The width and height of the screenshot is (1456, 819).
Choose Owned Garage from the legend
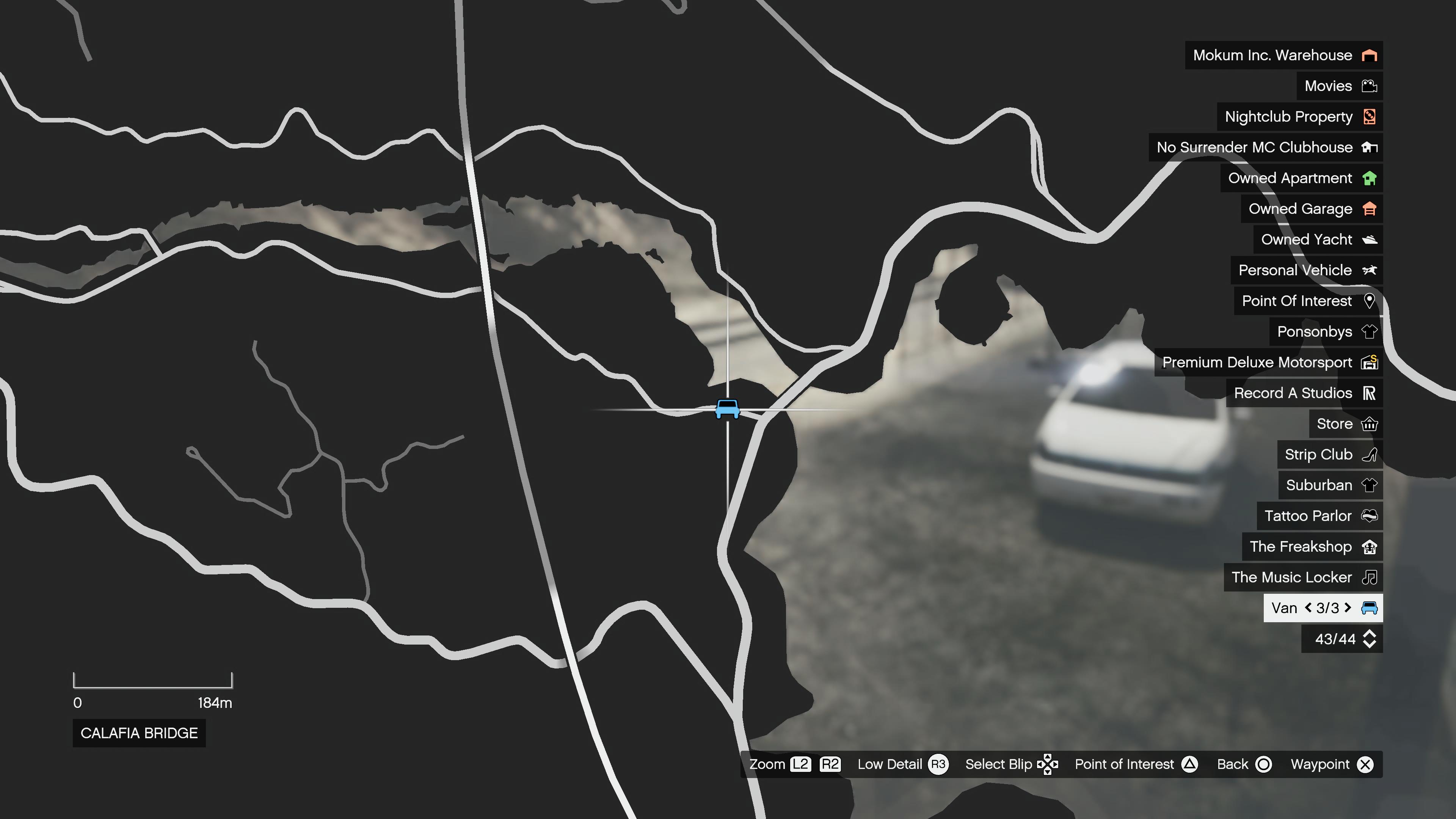click(x=1311, y=209)
